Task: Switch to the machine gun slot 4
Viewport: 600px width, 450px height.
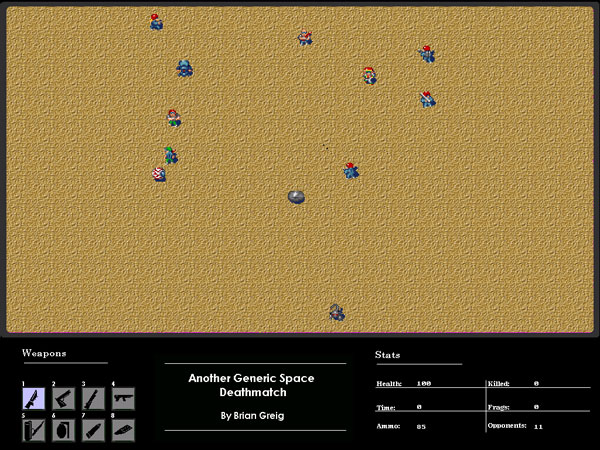Action: (x=123, y=399)
